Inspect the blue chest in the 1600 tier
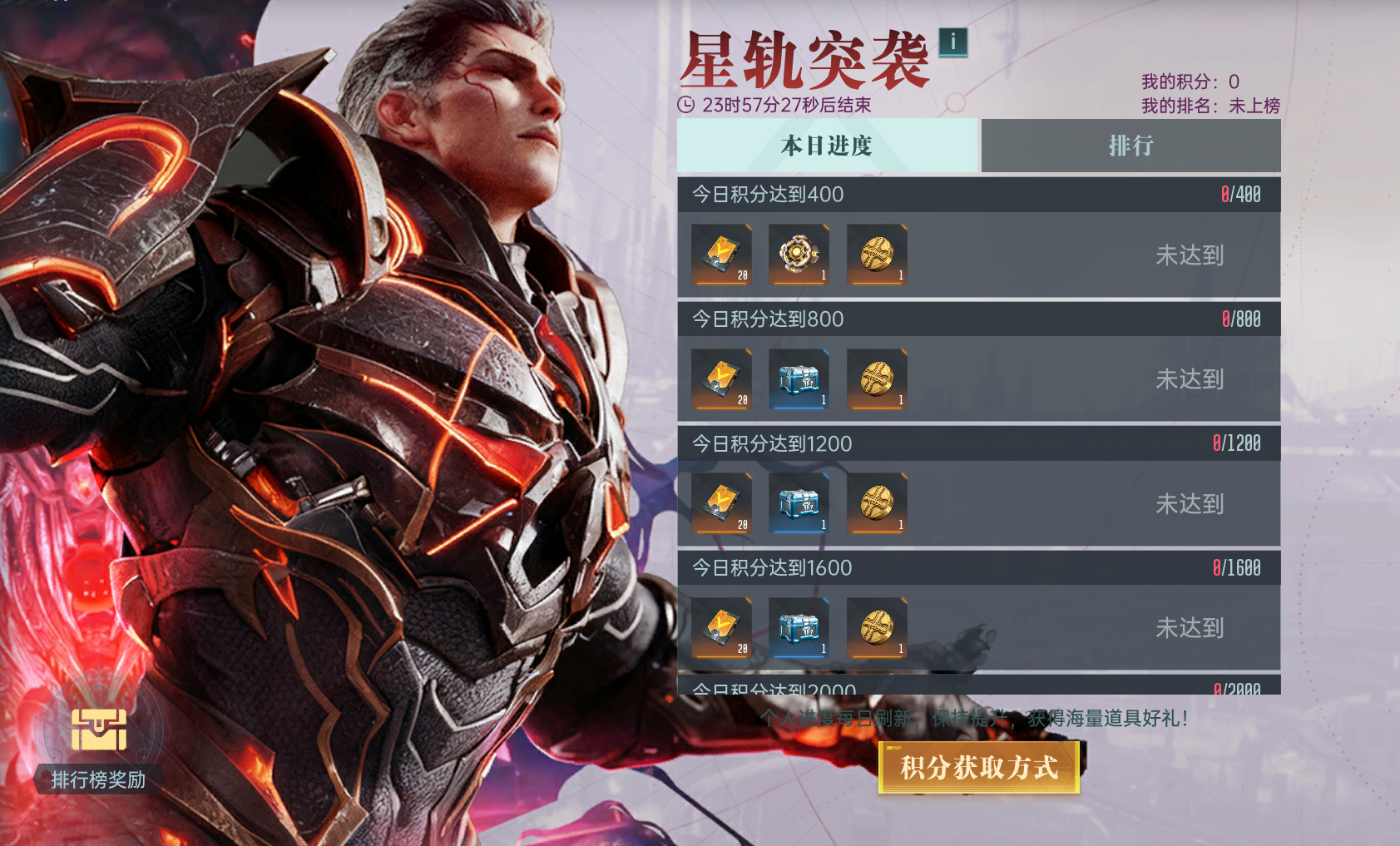 [x=799, y=628]
